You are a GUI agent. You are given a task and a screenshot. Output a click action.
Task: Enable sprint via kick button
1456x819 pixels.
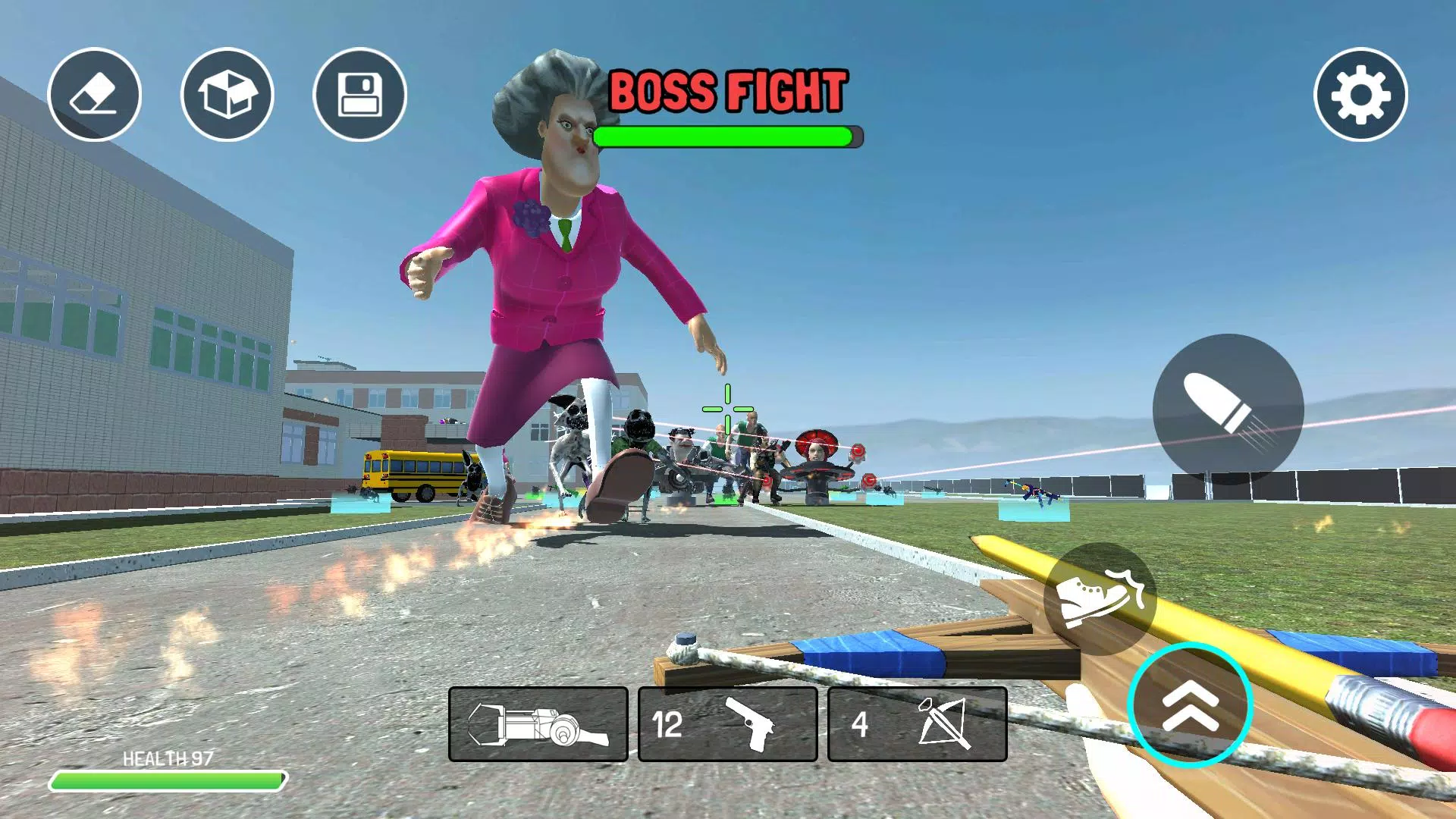[1101, 599]
